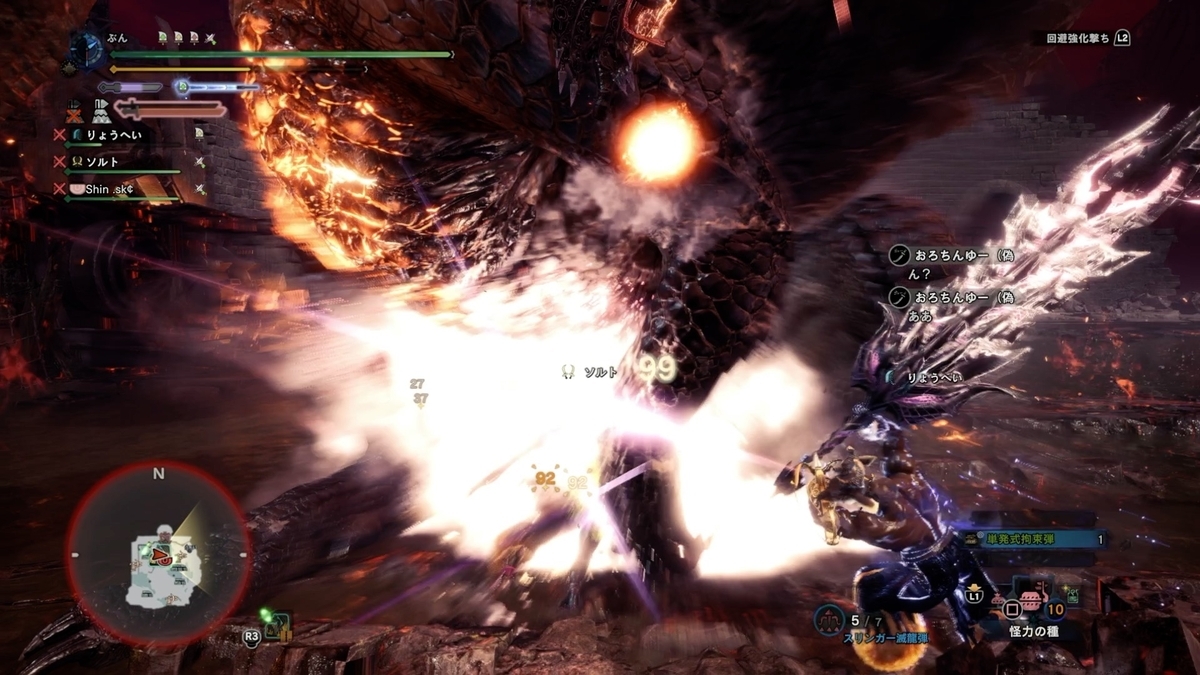Screen dimensions: 1200x675
Task: Select party member りょうへい in the list
Action: 115,134
